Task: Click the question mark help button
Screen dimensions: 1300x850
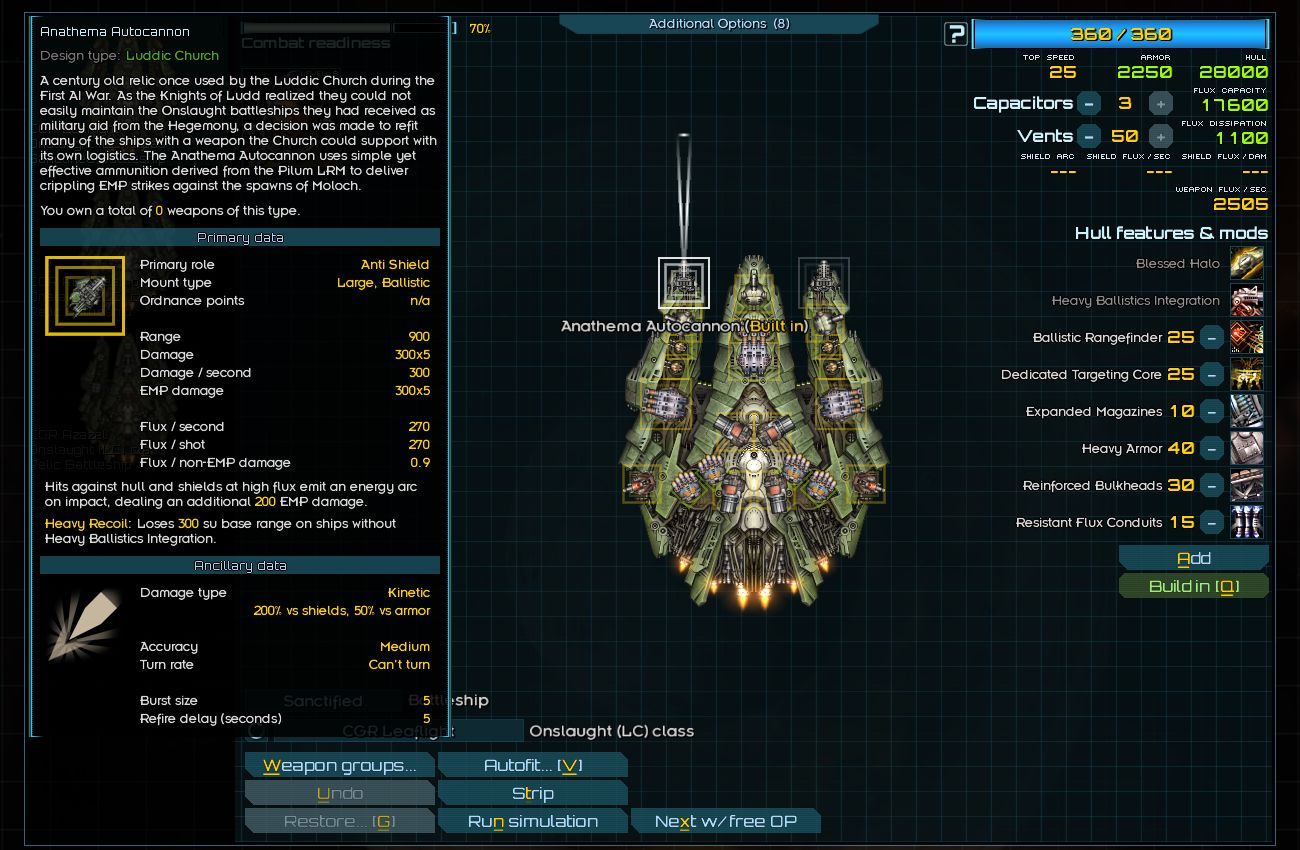Action: click(956, 35)
